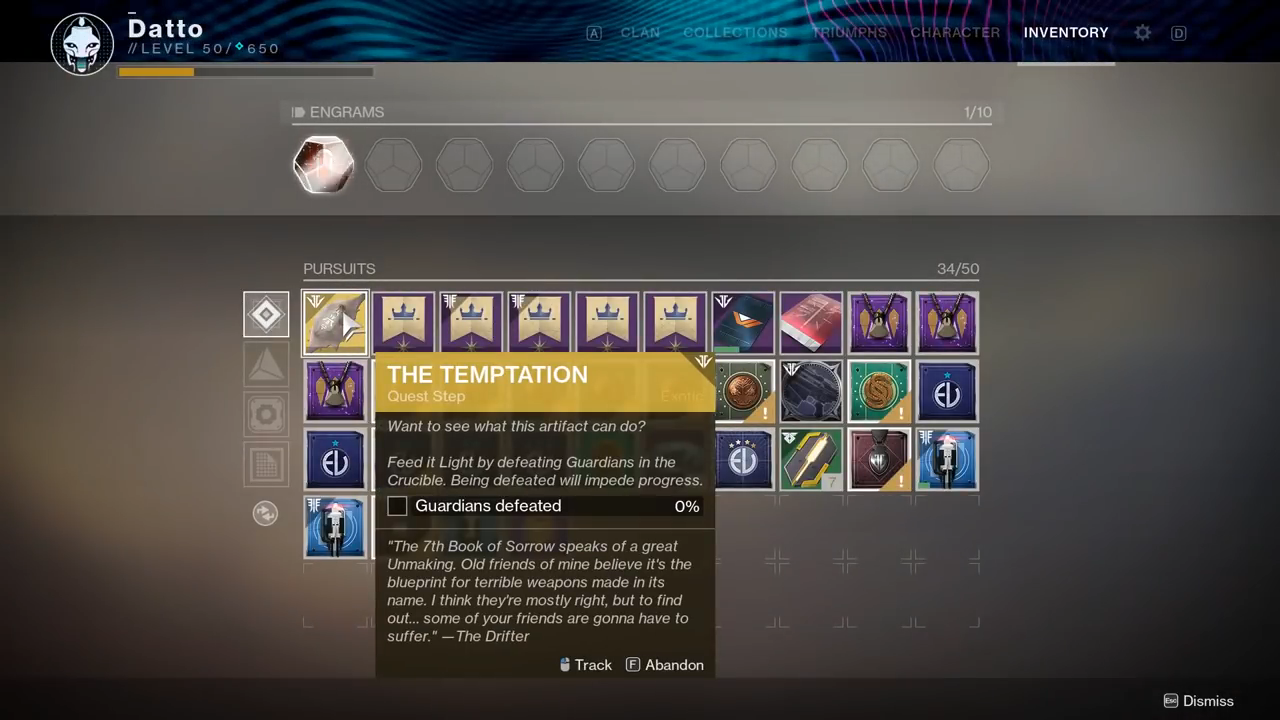1280x720 pixels.
Task: Select the dark red shield-emblem item
Action: pos(879,459)
